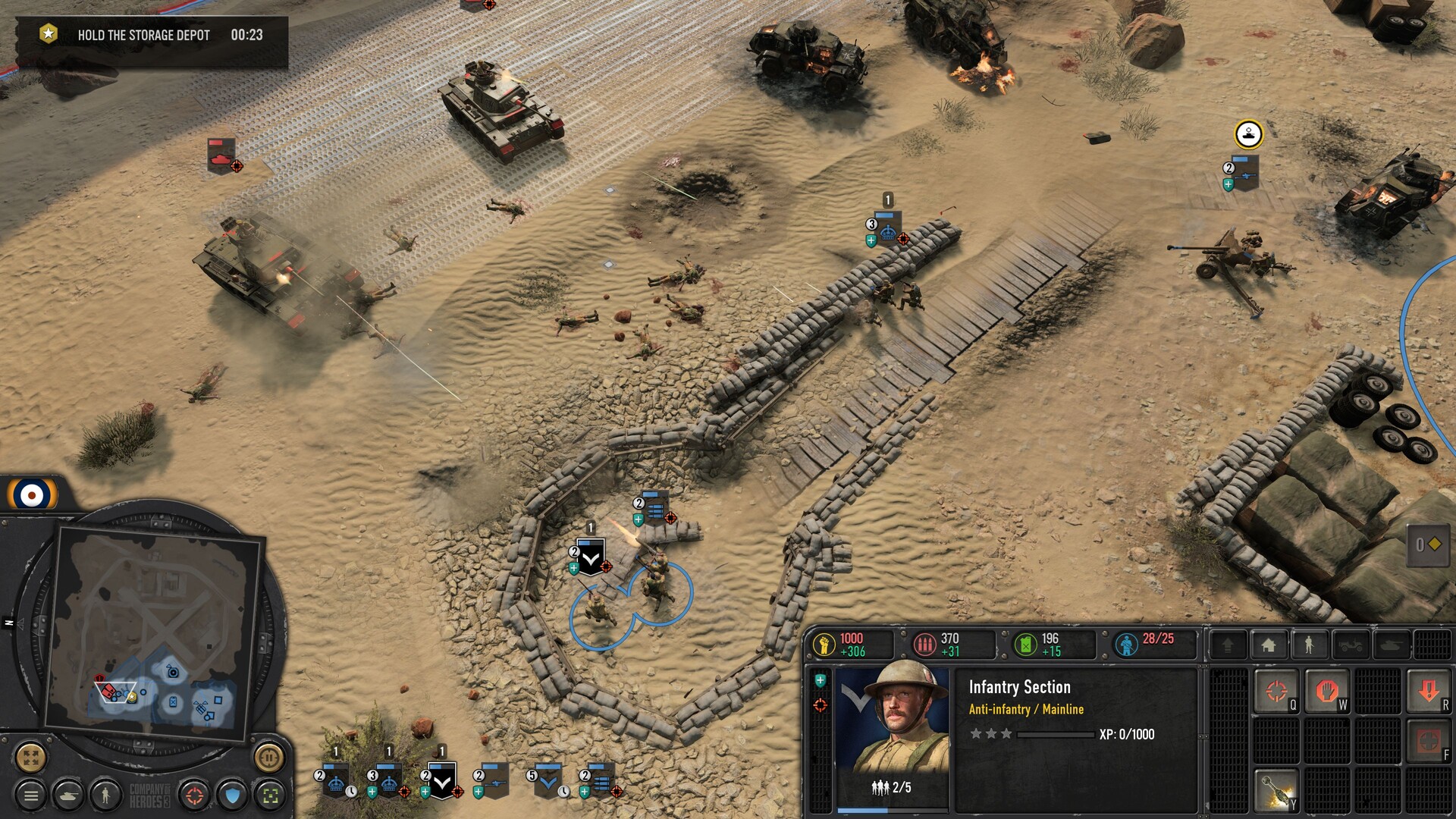The image size is (1456, 819).
Task: Use the red cross reinforce ability
Action: [1428, 741]
